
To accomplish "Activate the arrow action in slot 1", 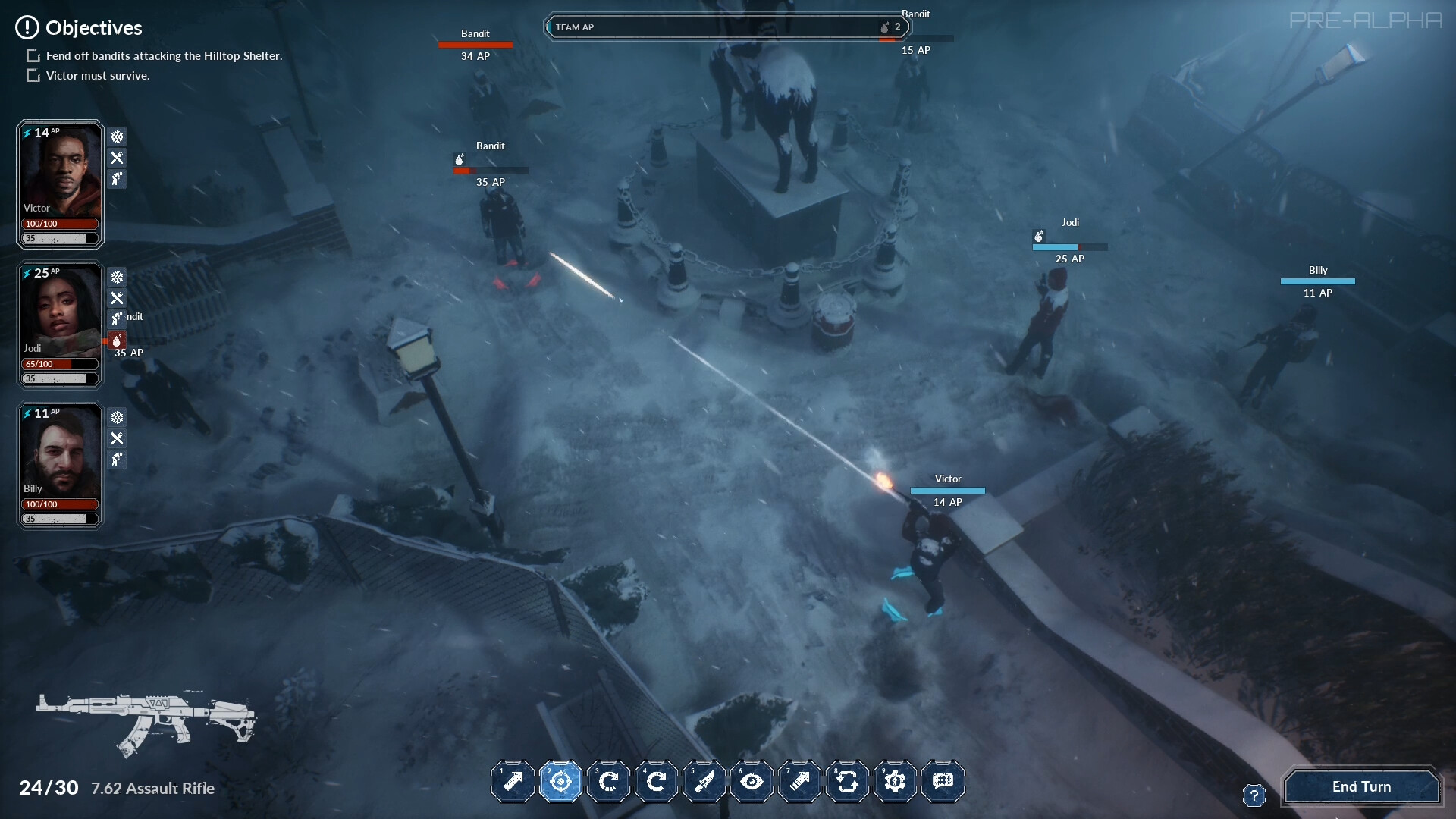I will tap(513, 781).
